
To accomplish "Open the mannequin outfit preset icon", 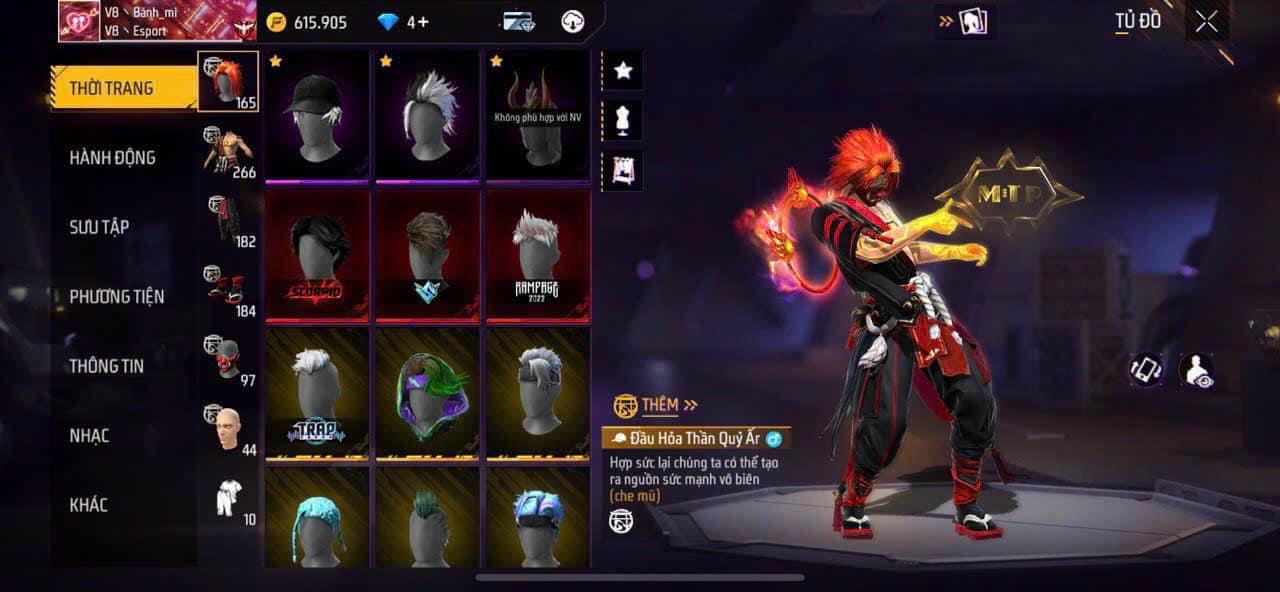I will [623, 121].
